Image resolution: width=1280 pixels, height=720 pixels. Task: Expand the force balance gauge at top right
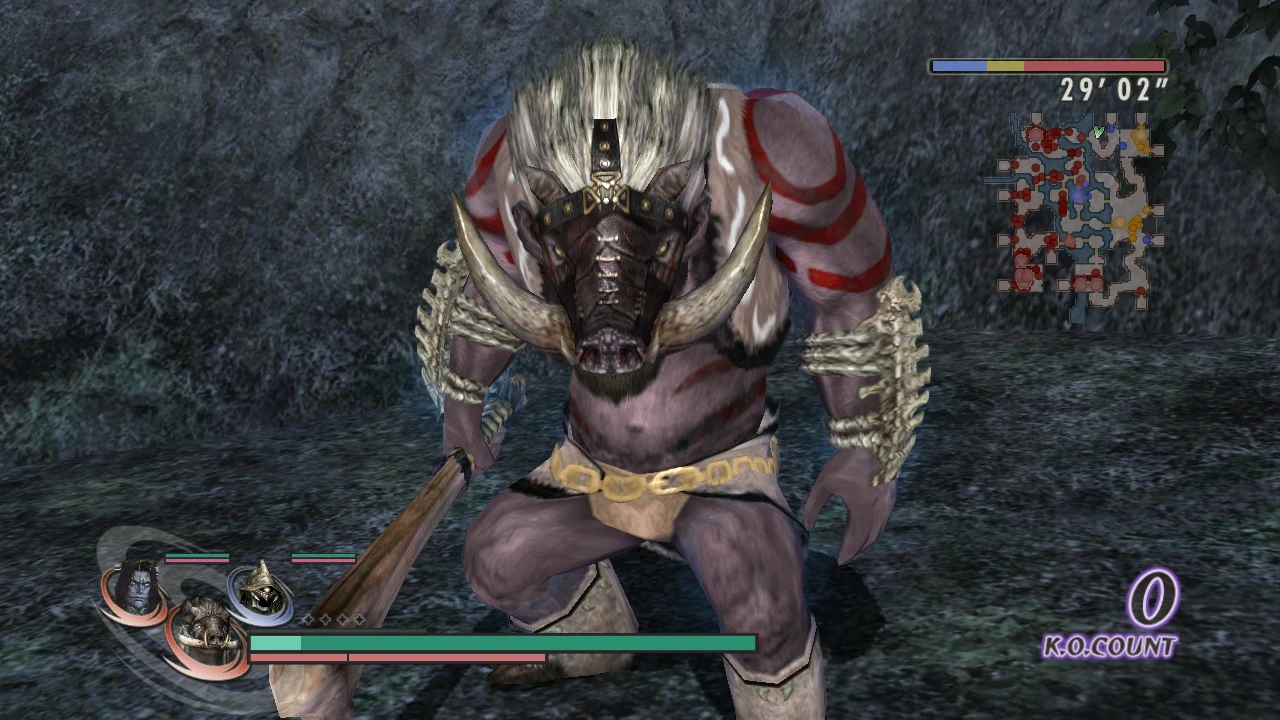[1047, 65]
